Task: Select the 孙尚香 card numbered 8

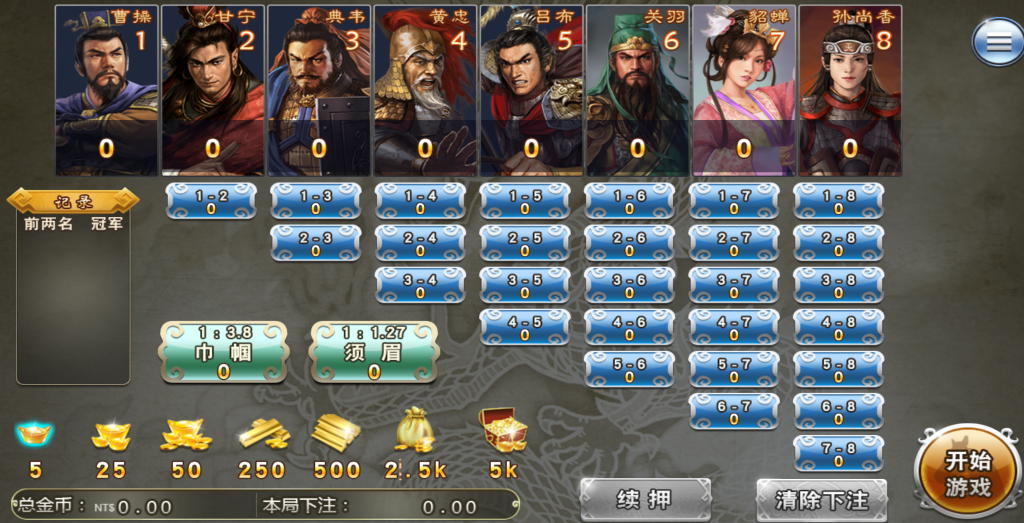Action: pos(850,90)
